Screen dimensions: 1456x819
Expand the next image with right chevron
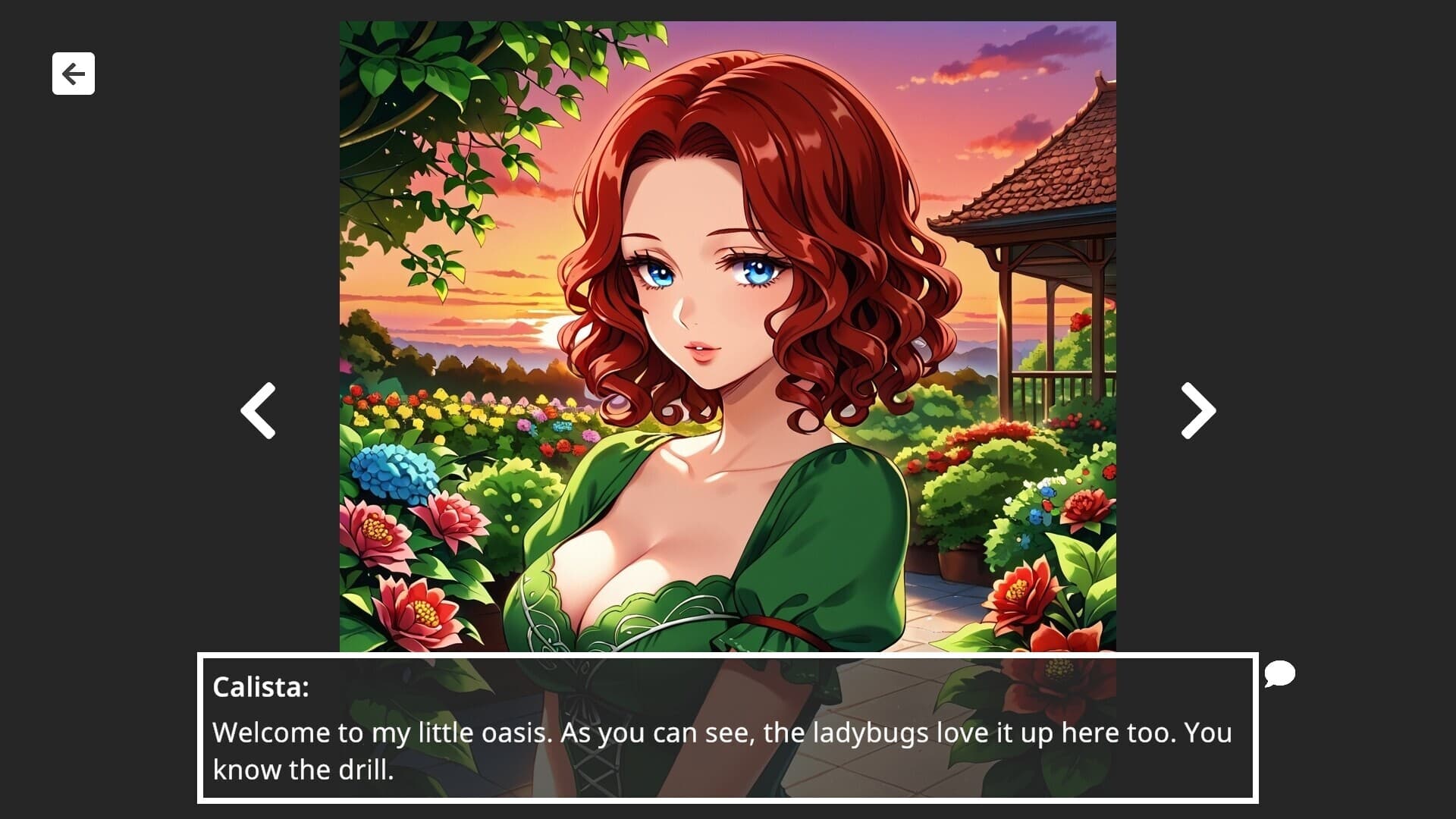coord(1197,409)
